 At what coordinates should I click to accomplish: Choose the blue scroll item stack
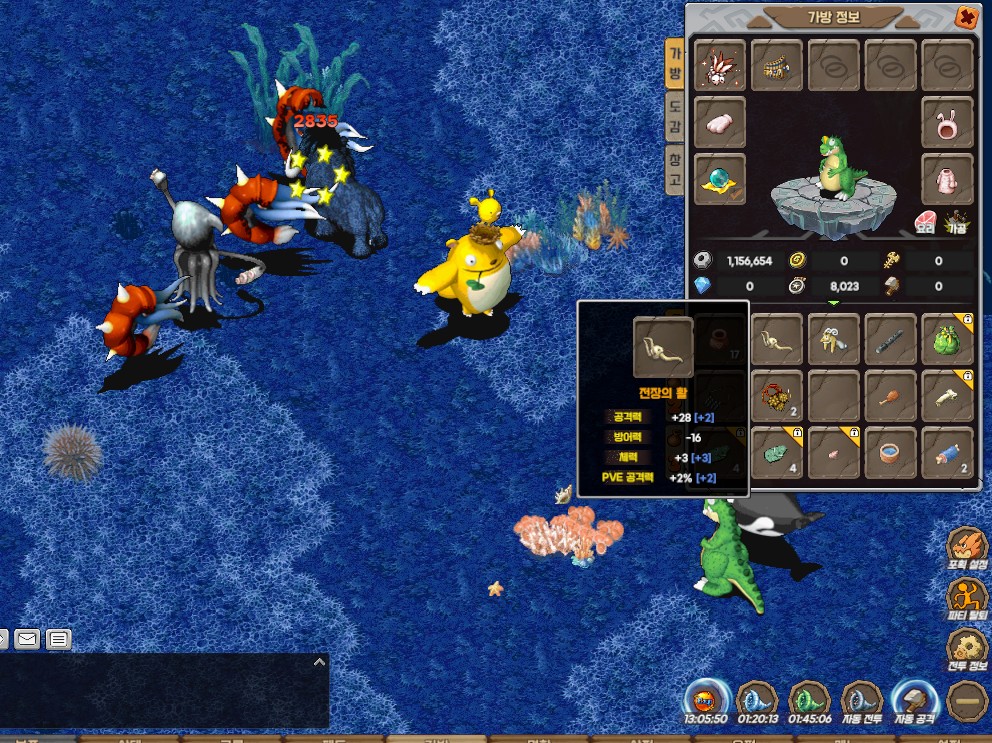tap(946, 452)
